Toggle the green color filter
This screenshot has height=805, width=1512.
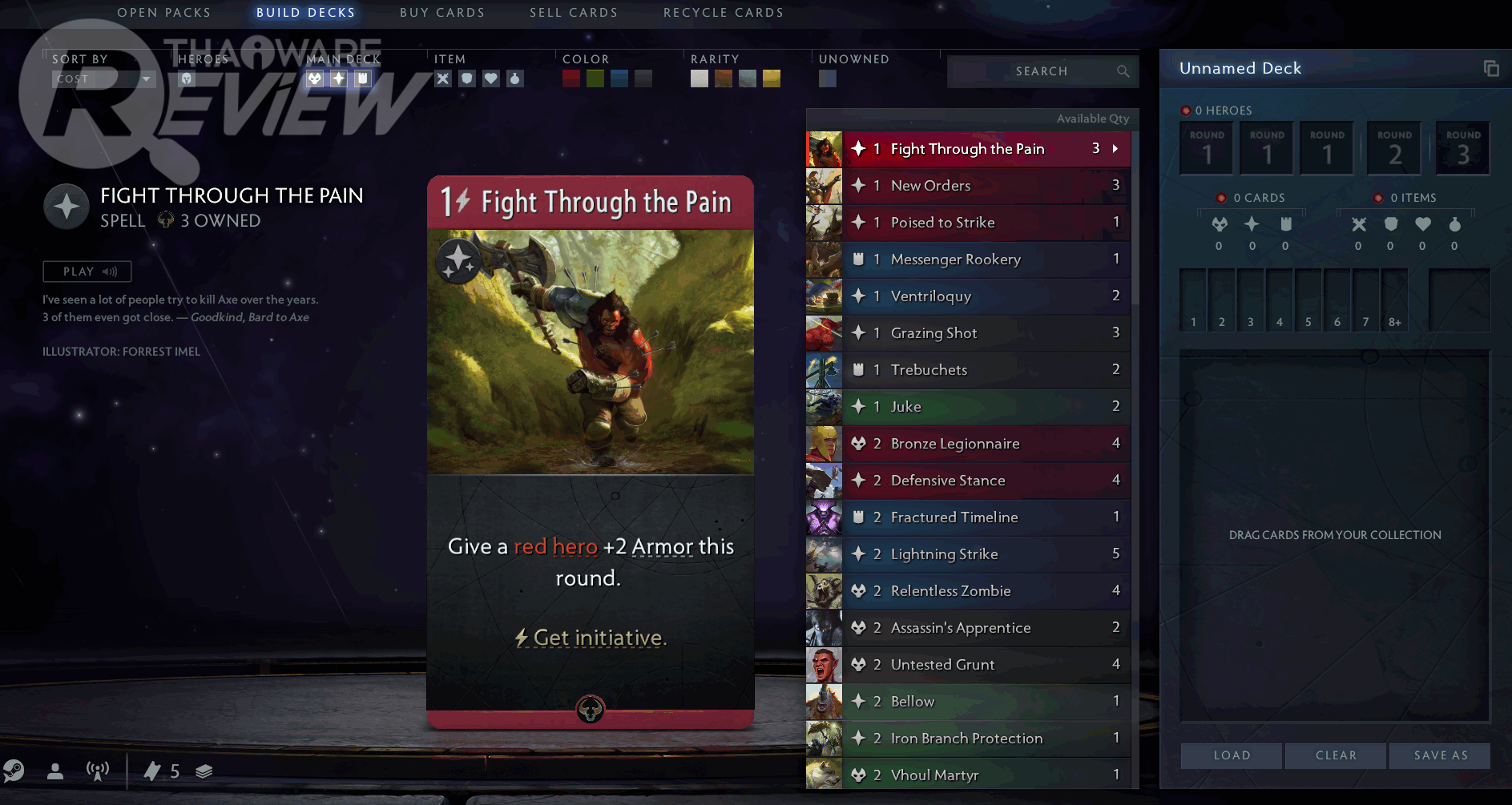coord(595,78)
